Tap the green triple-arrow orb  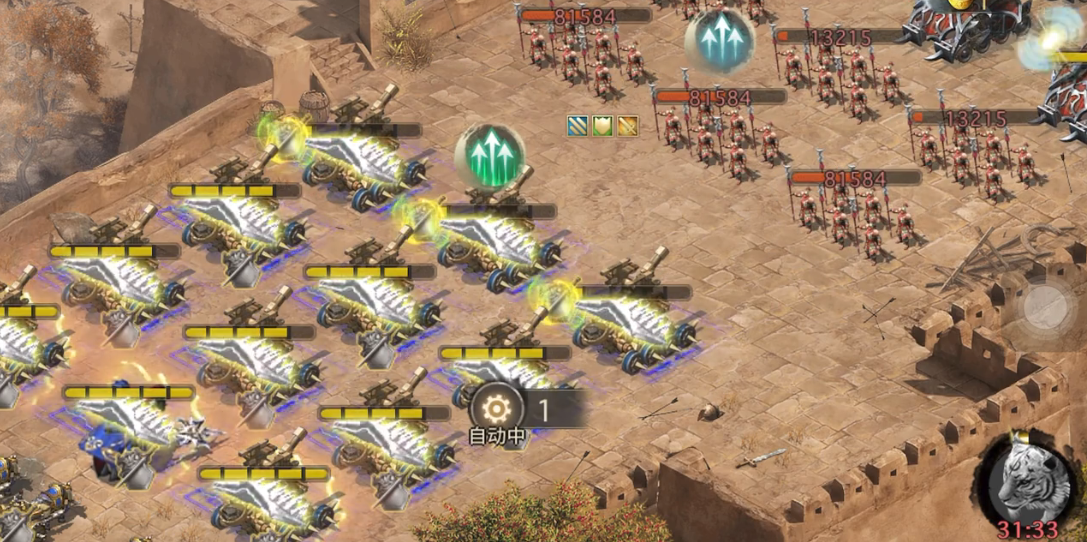[x=489, y=153]
